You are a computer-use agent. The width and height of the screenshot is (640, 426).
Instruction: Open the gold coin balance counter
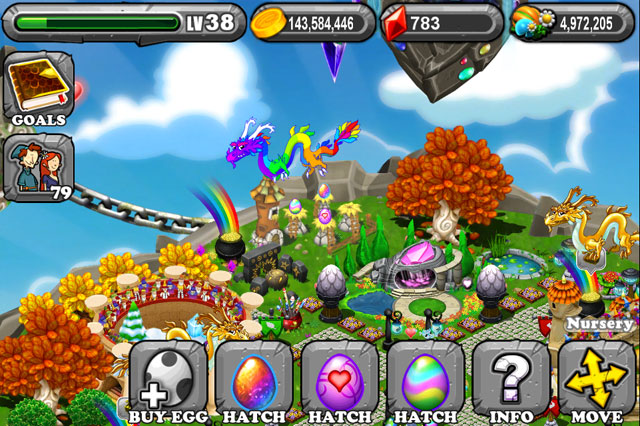[312, 22]
